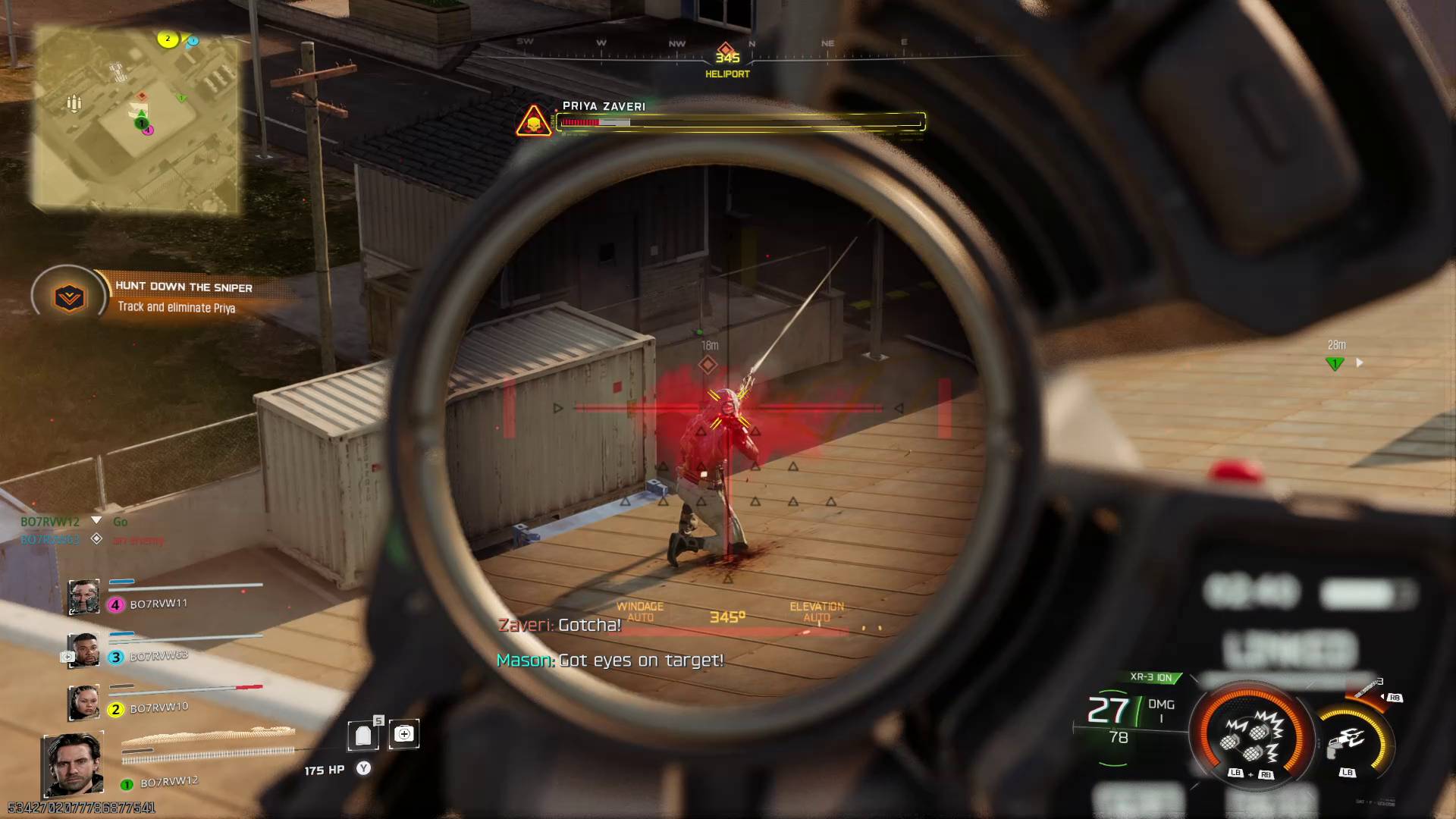Click the RB lethal equipment slot indicator

(x=1395, y=697)
